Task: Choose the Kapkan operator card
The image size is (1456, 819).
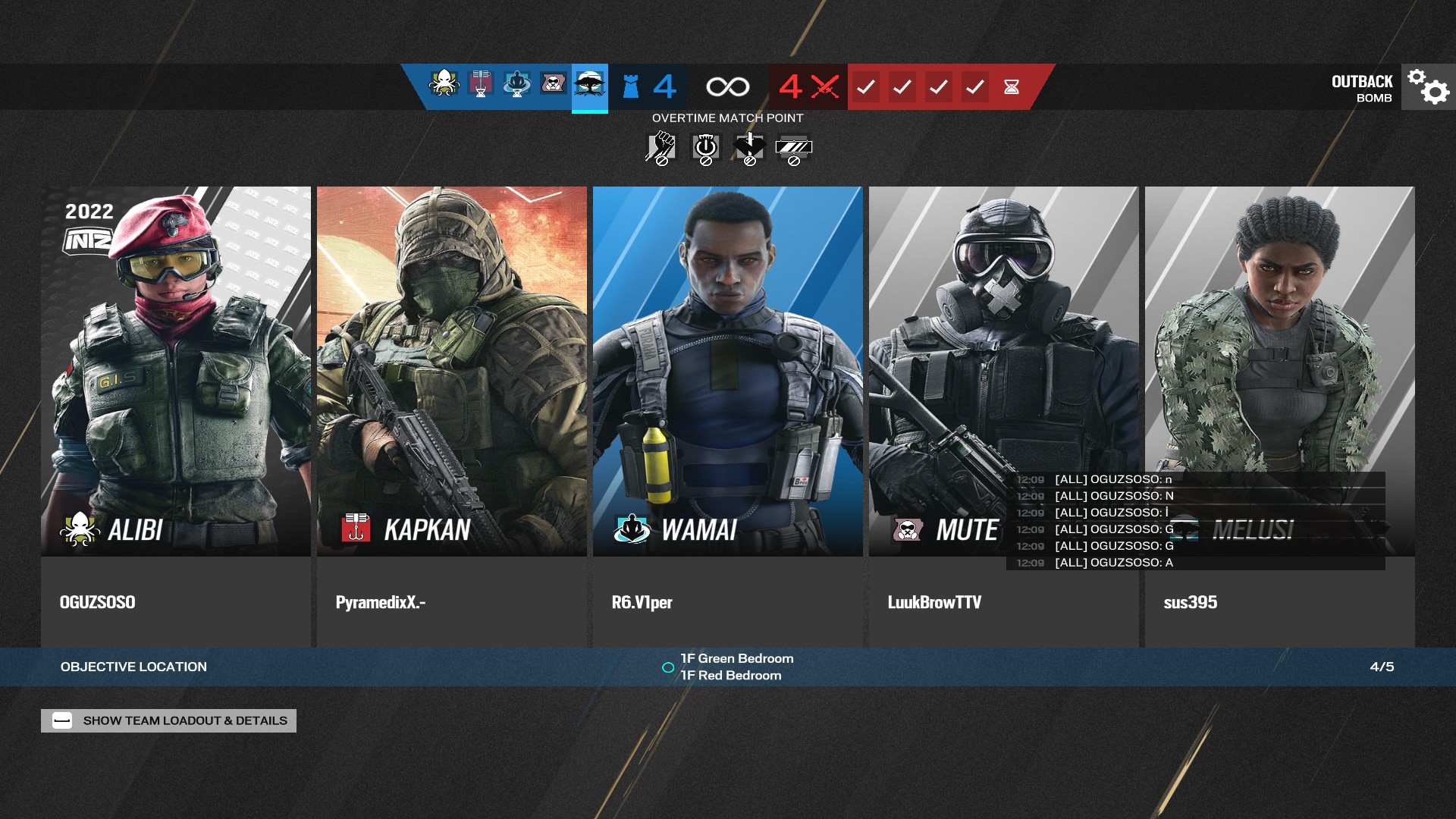Action: point(452,372)
